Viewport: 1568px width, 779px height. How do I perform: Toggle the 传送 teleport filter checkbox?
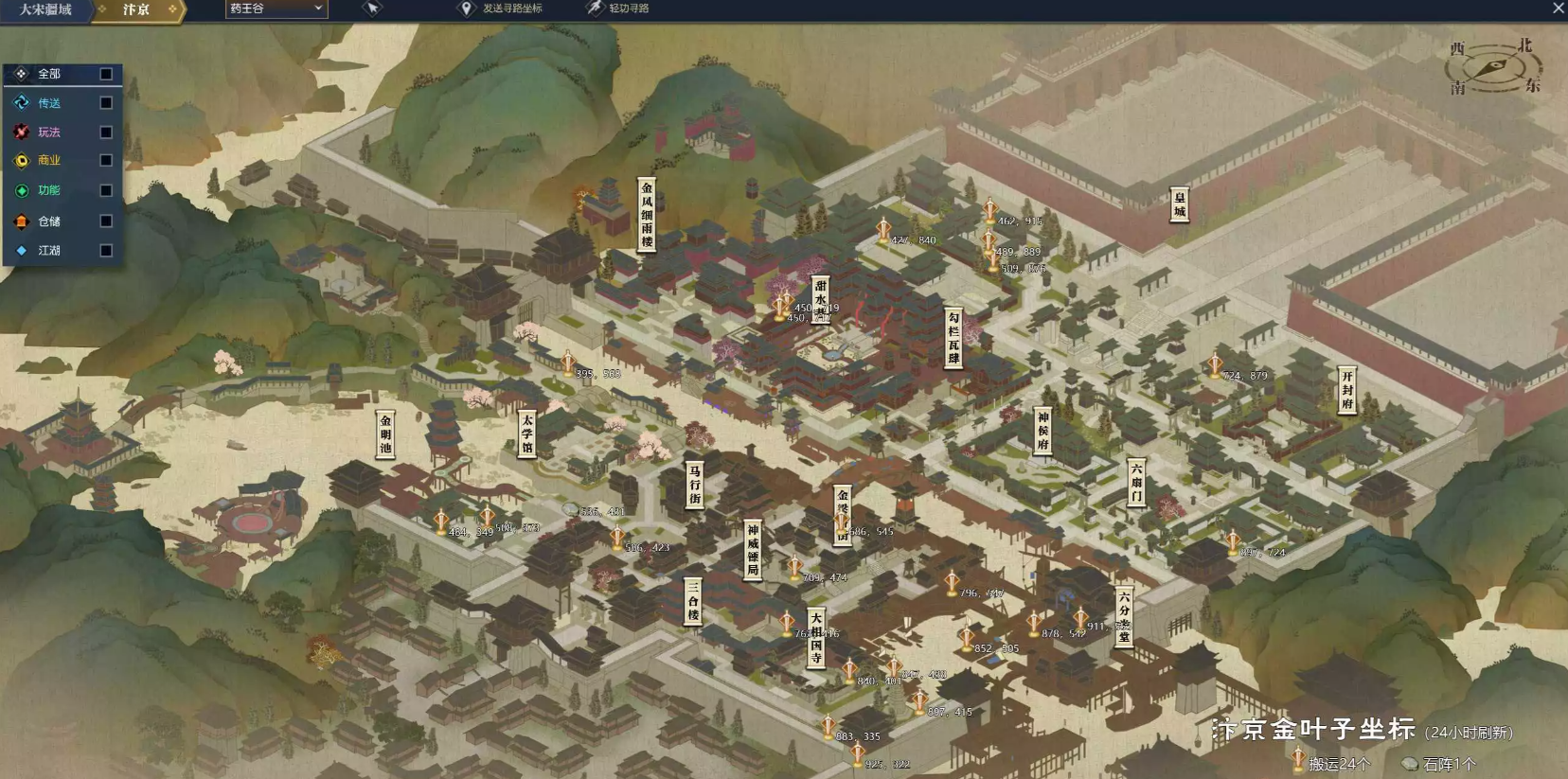(x=106, y=103)
